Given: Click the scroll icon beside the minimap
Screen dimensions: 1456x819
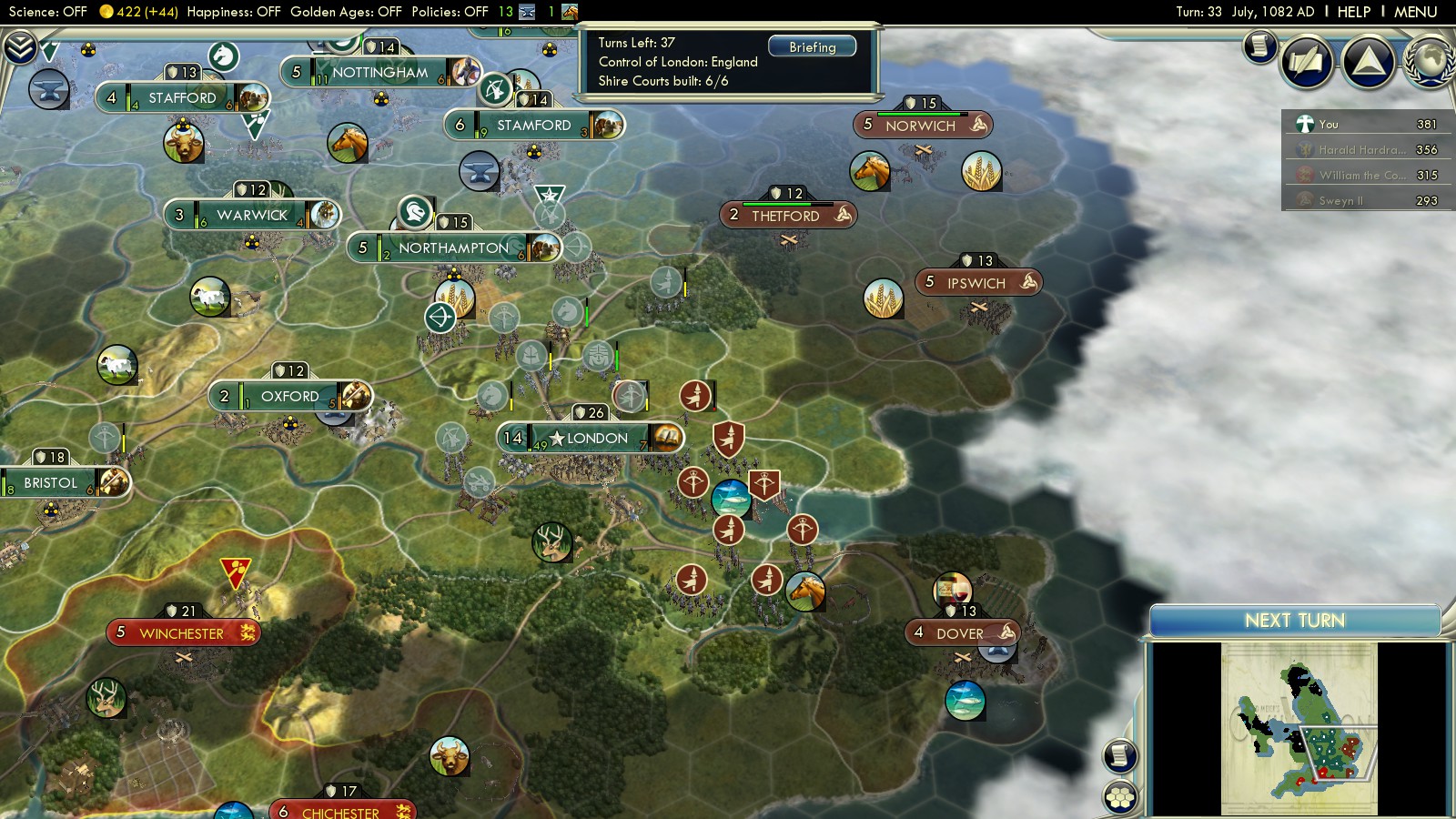Looking at the screenshot, I should pos(1120,755).
